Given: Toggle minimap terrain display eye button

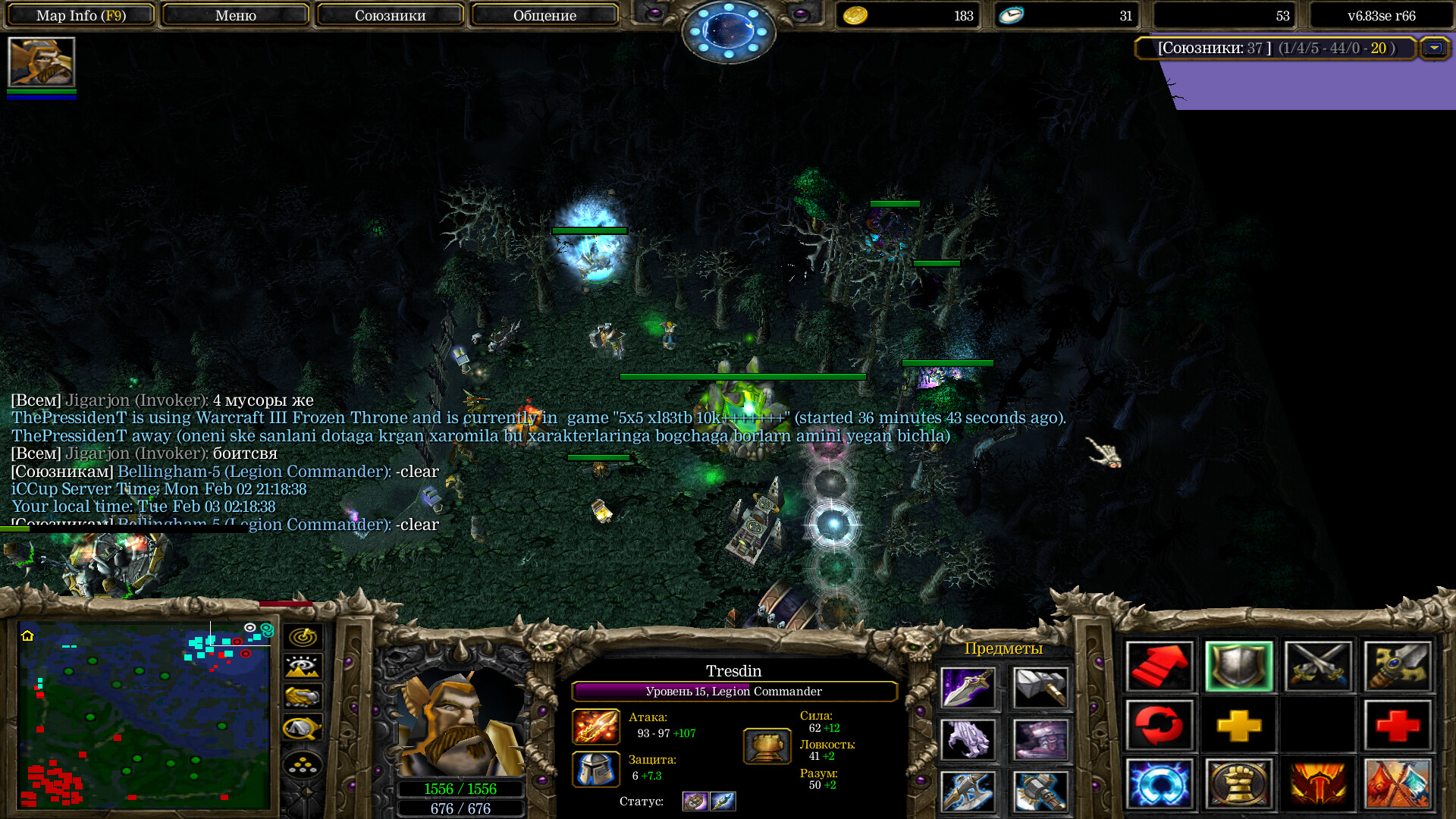Looking at the screenshot, I should (303, 667).
